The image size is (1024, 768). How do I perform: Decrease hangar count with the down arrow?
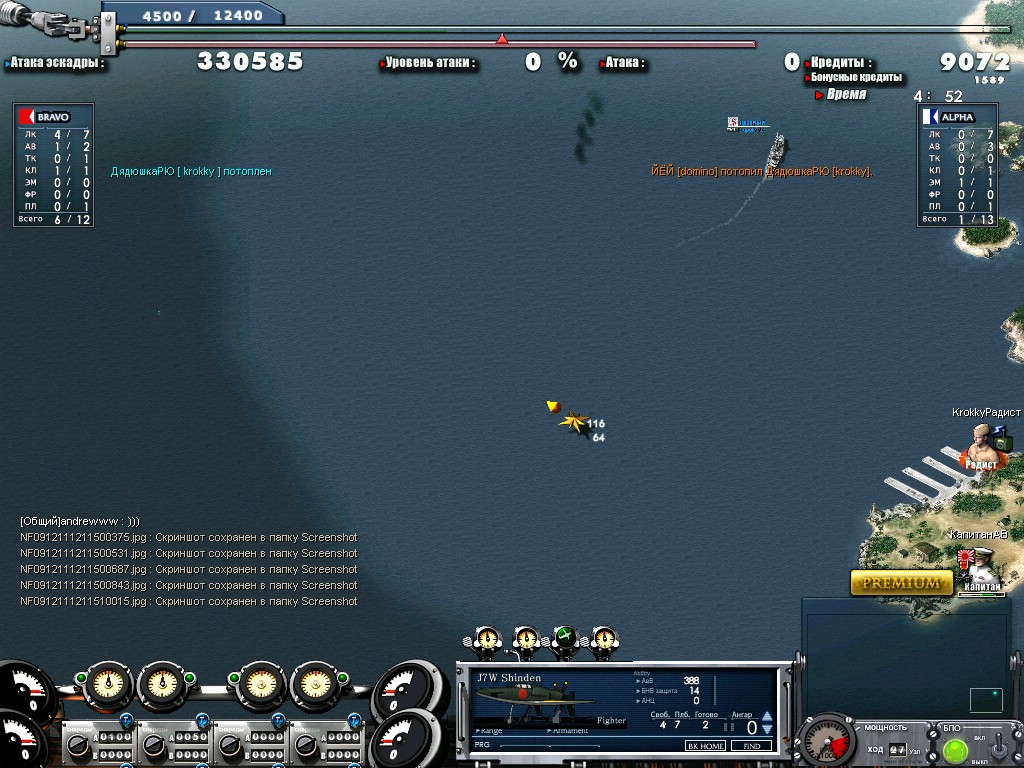[x=767, y=730]
